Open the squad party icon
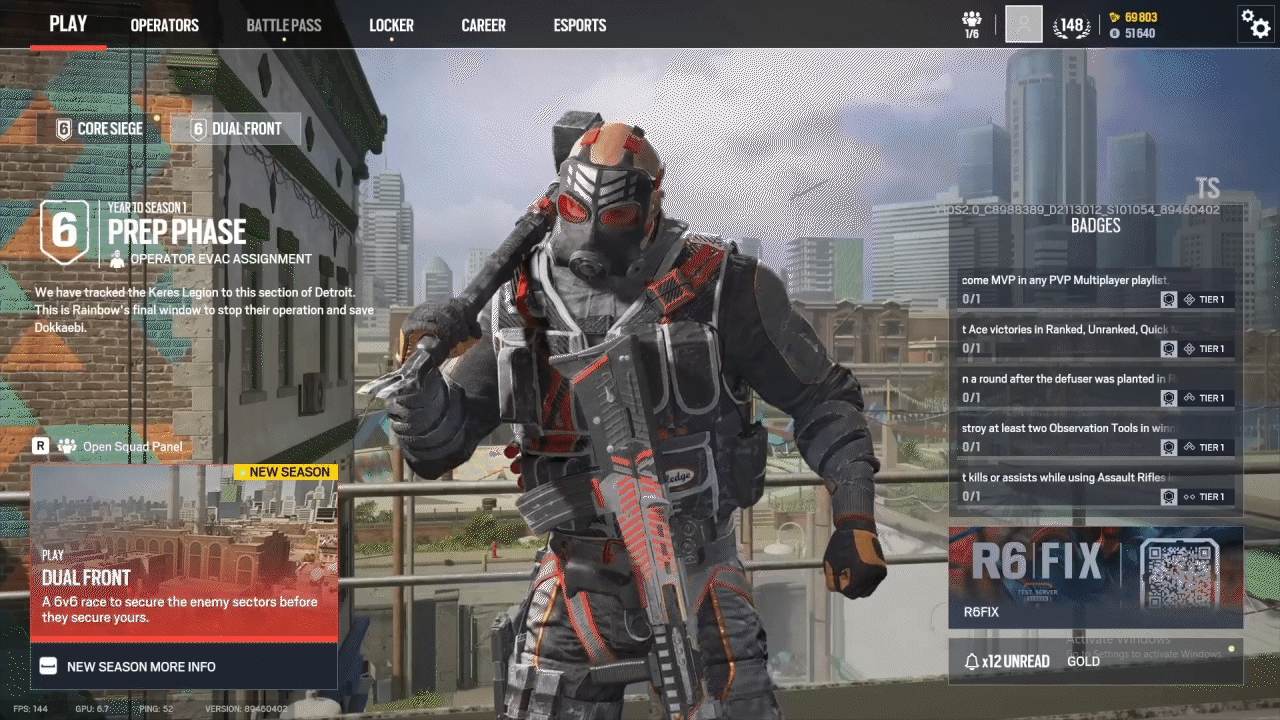This screenshot has width=1280, height=720. pos(971,24)
